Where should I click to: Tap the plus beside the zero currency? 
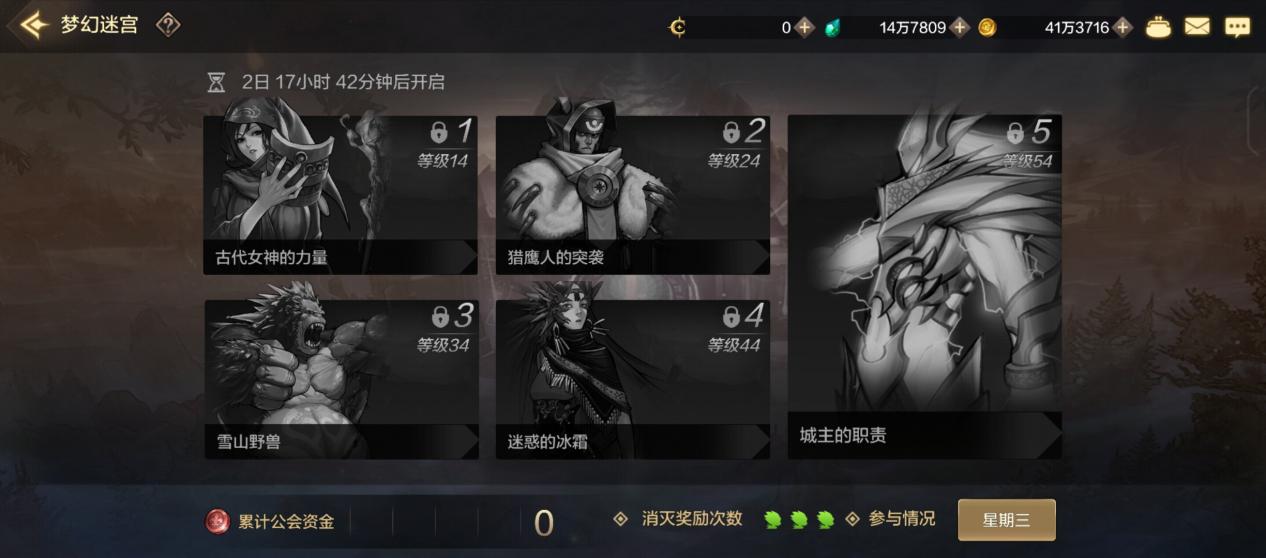[x=805, y=27]
